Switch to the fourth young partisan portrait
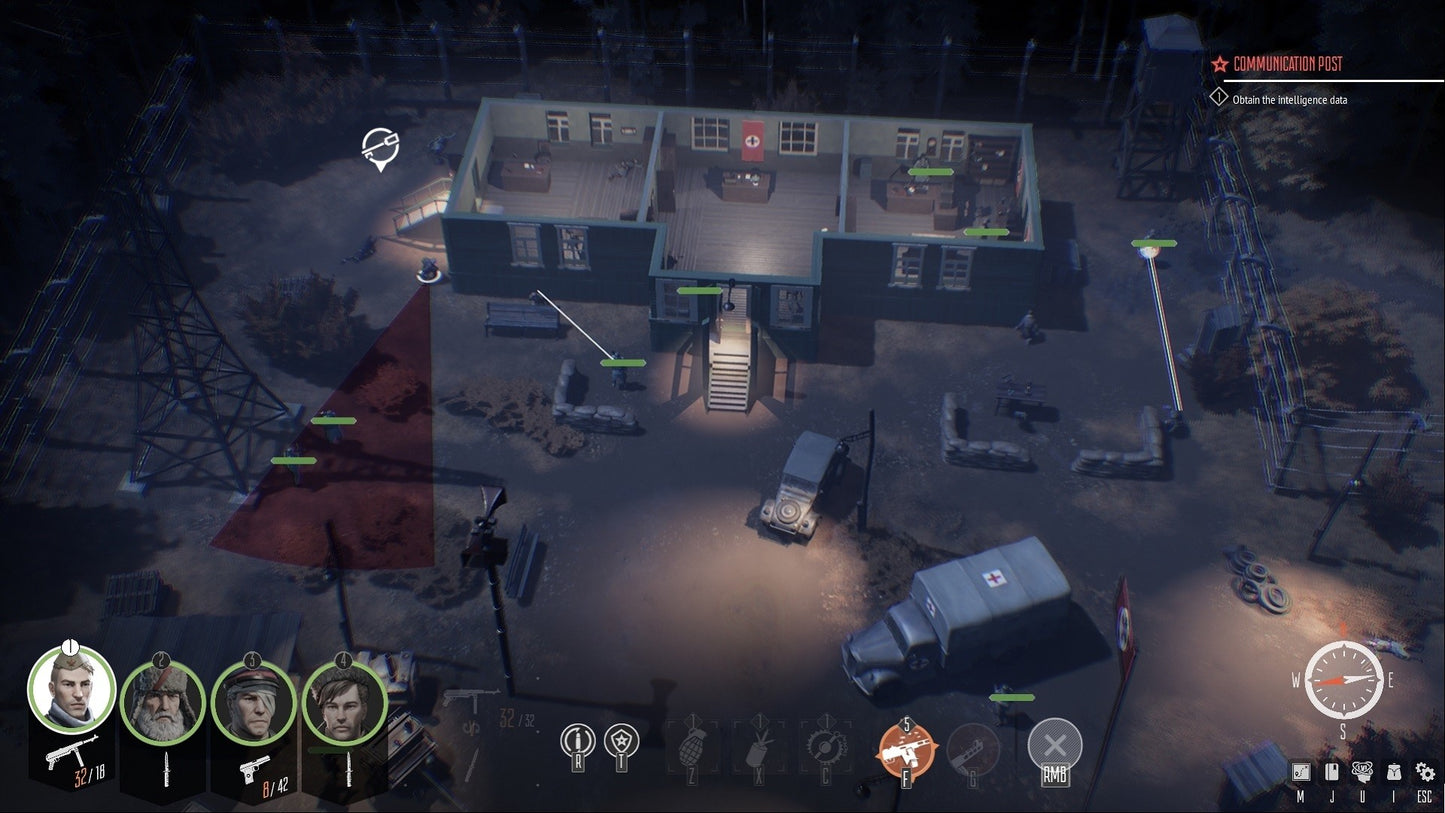The width and height of the screenshot is (1445, 813). [344, 703]
